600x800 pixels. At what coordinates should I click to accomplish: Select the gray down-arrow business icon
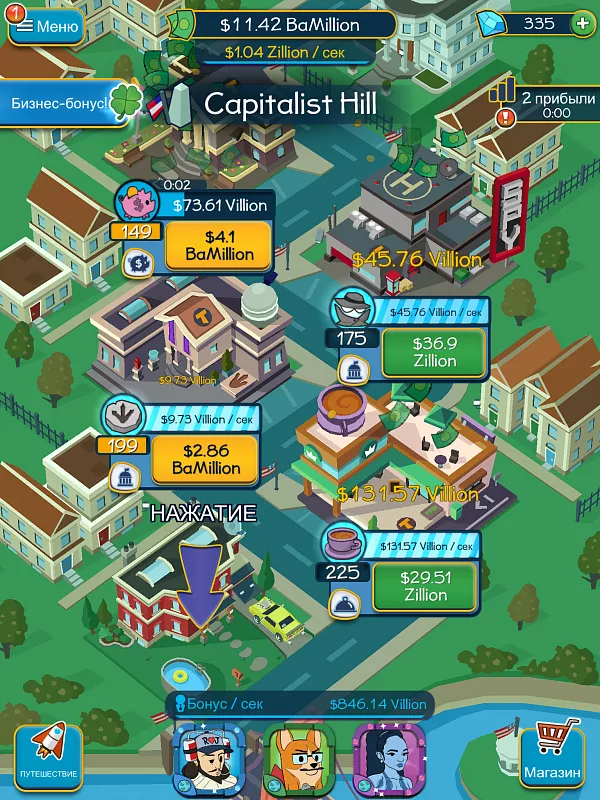click(x=125, y=415)
